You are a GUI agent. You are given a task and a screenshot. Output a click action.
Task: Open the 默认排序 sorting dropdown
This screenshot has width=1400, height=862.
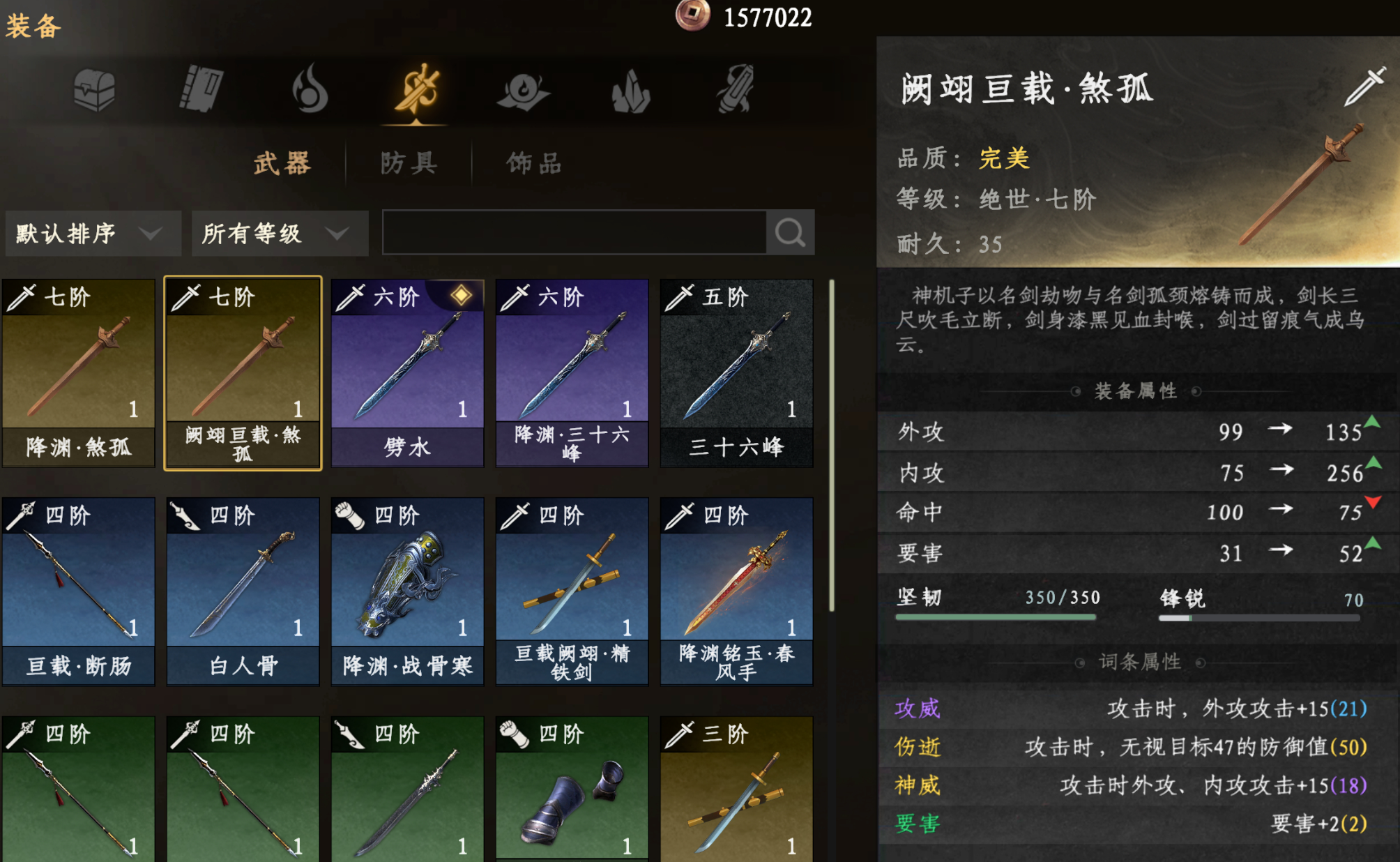[92, 233]
